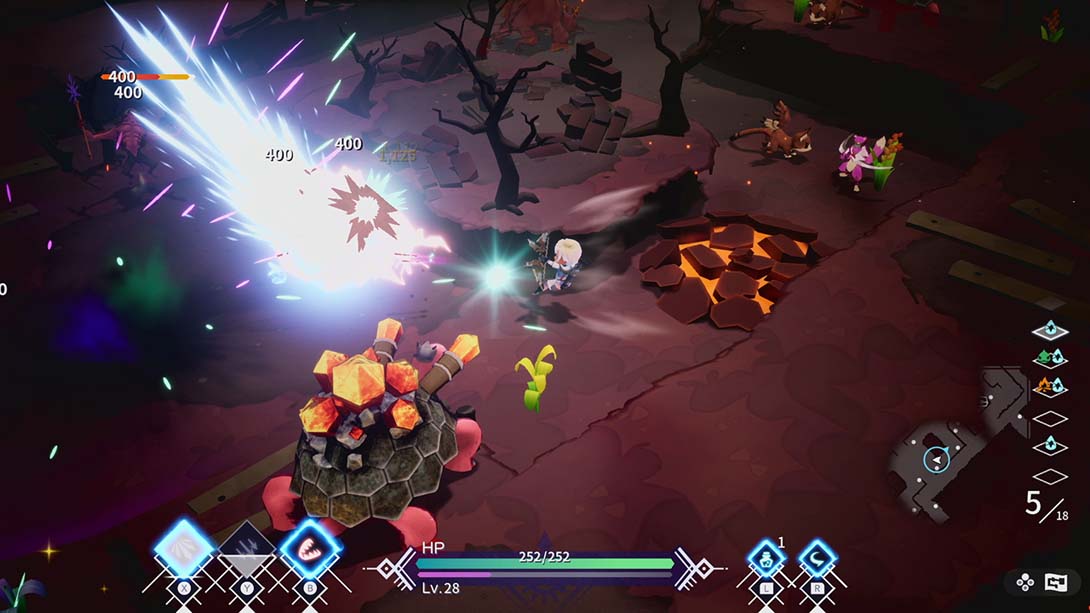This screenshot has width=1090, height=613.
Task: Use the potion item slot
Action: pyautogui.click(x=766, y=558)
